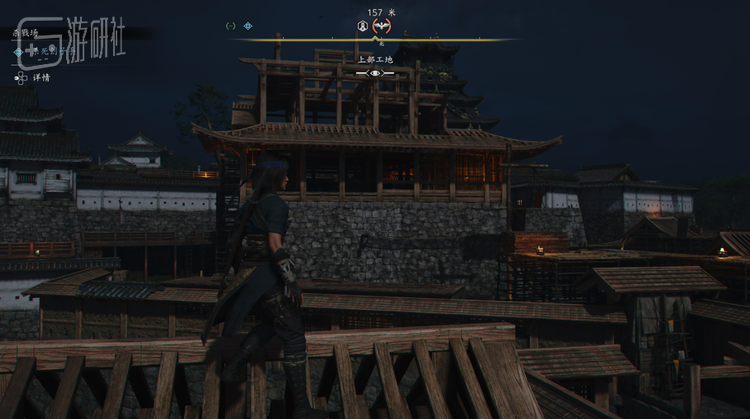Select the green bracket marker on the compass
750x419 pixels.
[231, 26]
